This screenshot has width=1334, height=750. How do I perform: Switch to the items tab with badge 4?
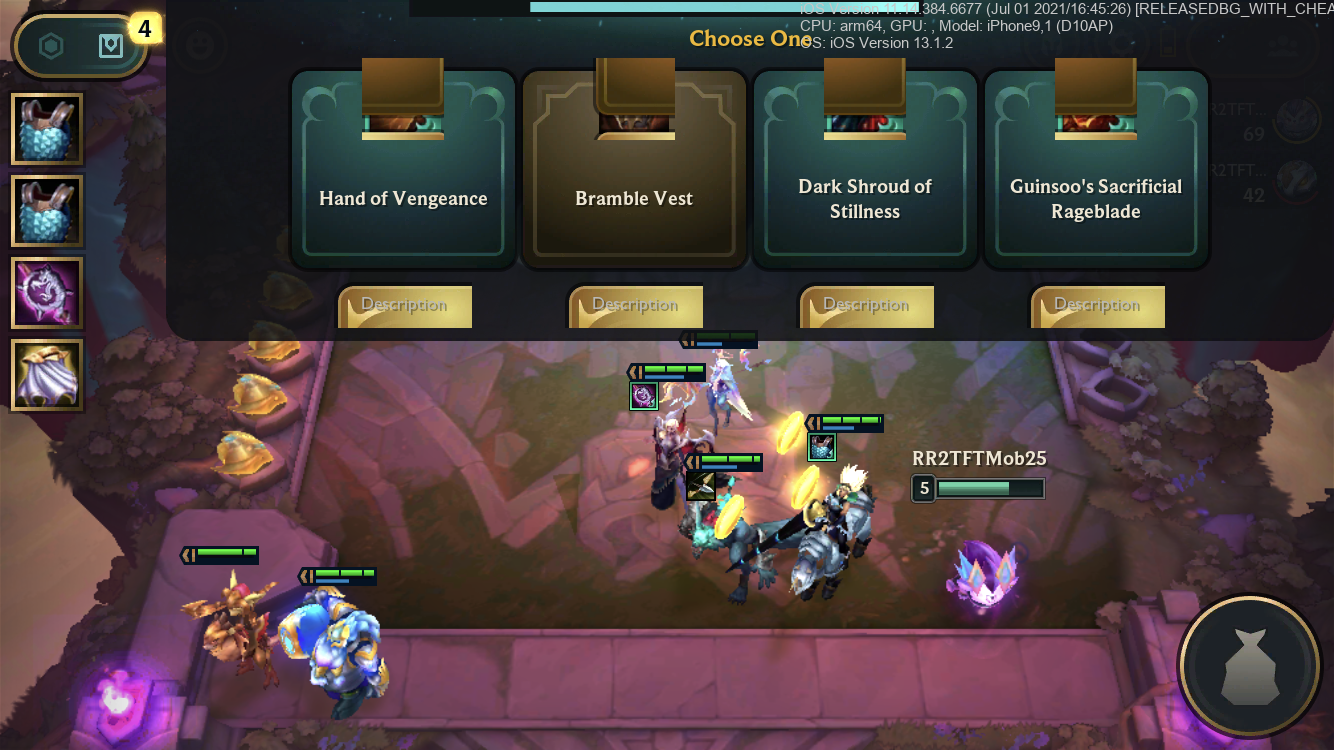click(111, 46)
